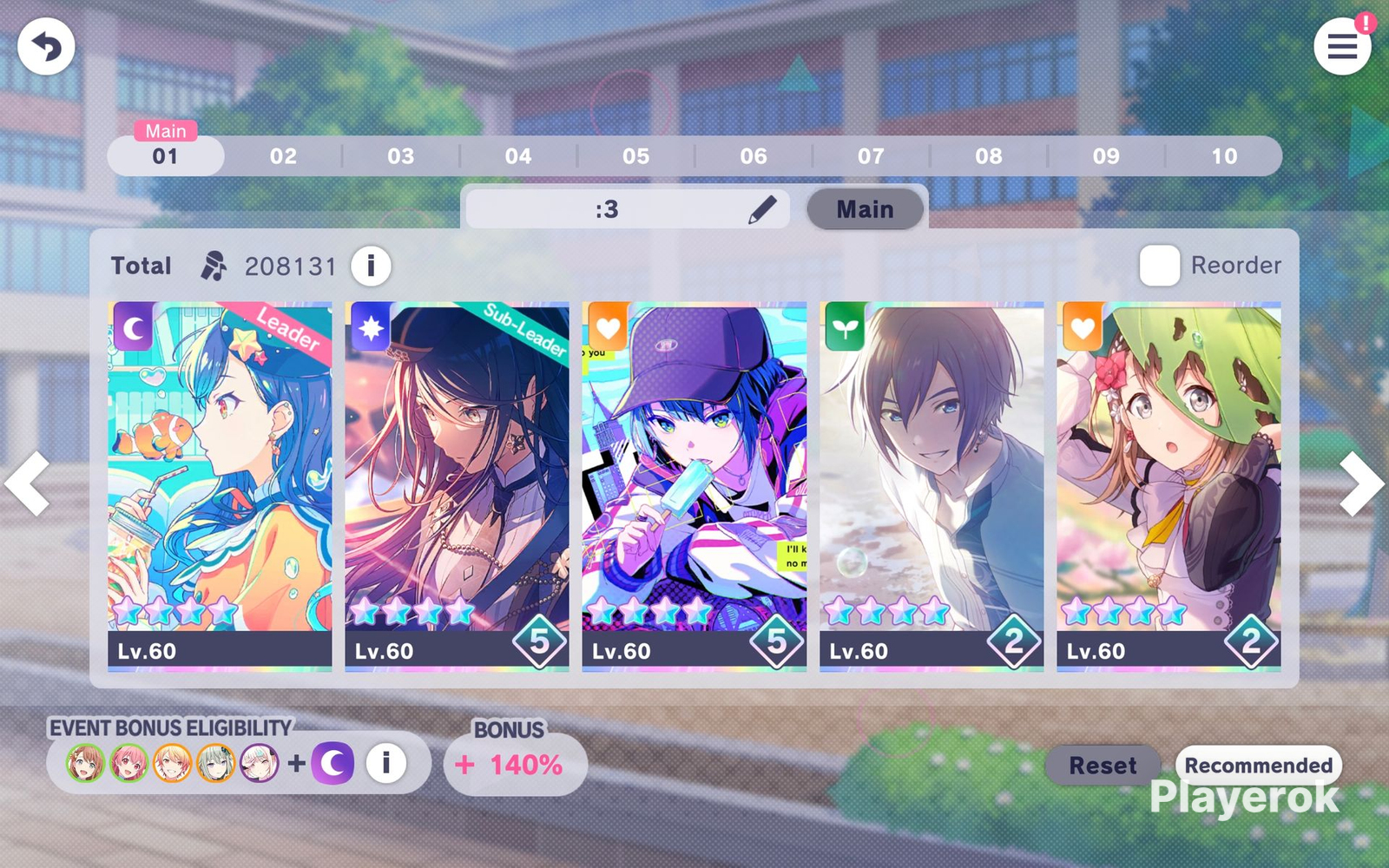The height and width of the screenshot is (868, 1389).
Task: Auto-fill with Recommended team
Action: tap(1258, 765)
